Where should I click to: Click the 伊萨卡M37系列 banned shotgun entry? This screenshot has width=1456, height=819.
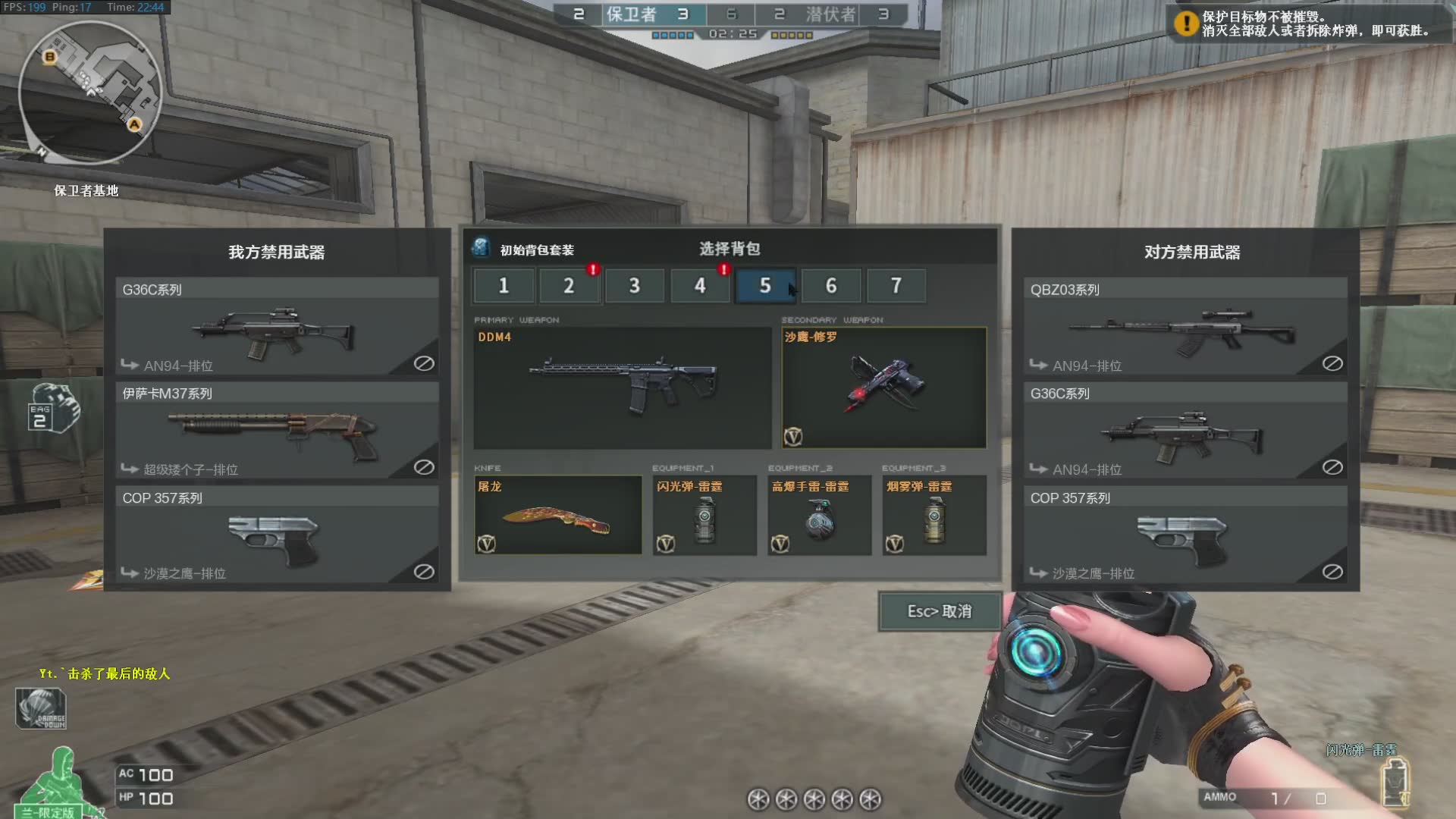[x=277, y=430]
